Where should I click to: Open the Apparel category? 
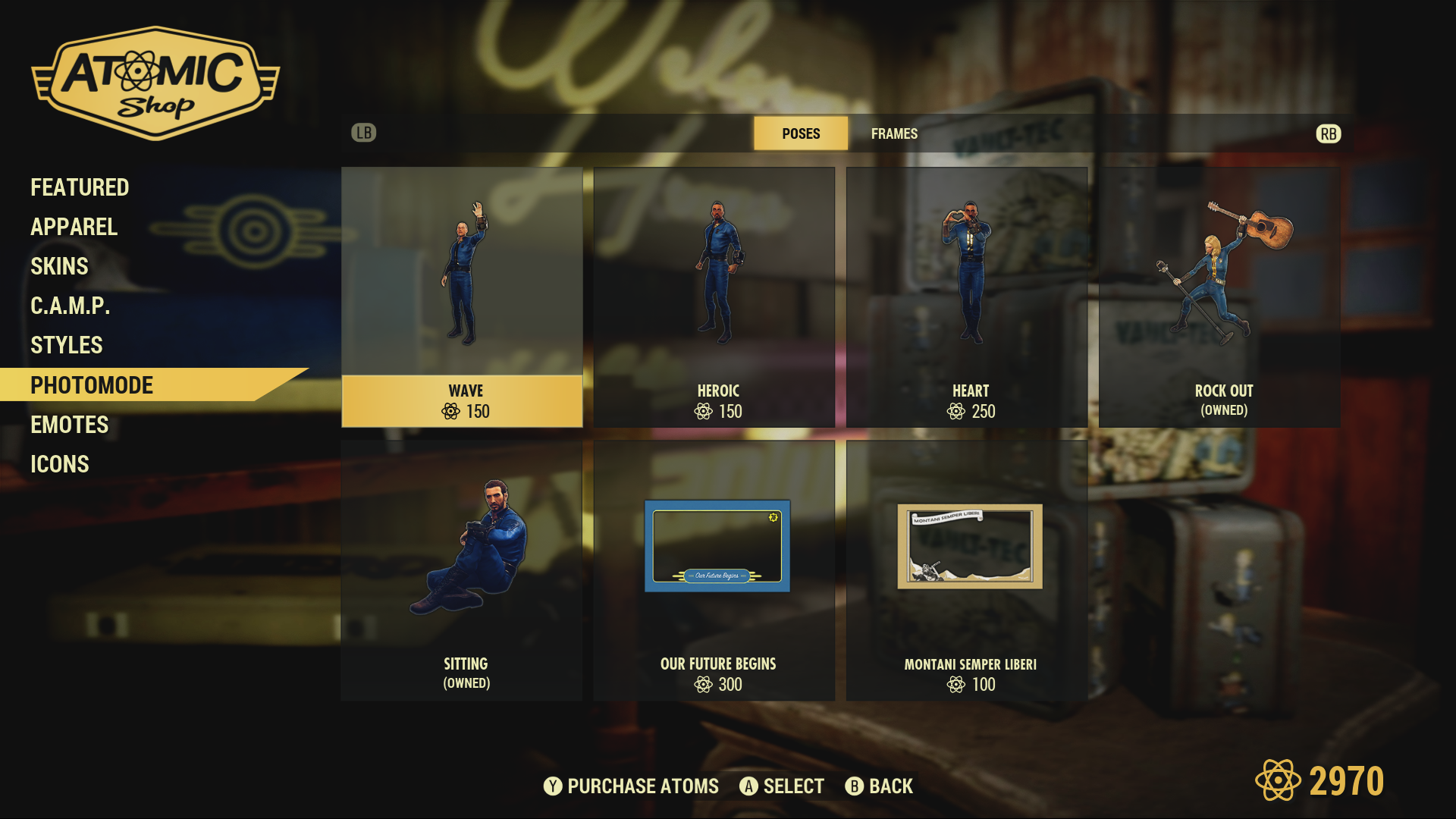click(x=74, y=227)
